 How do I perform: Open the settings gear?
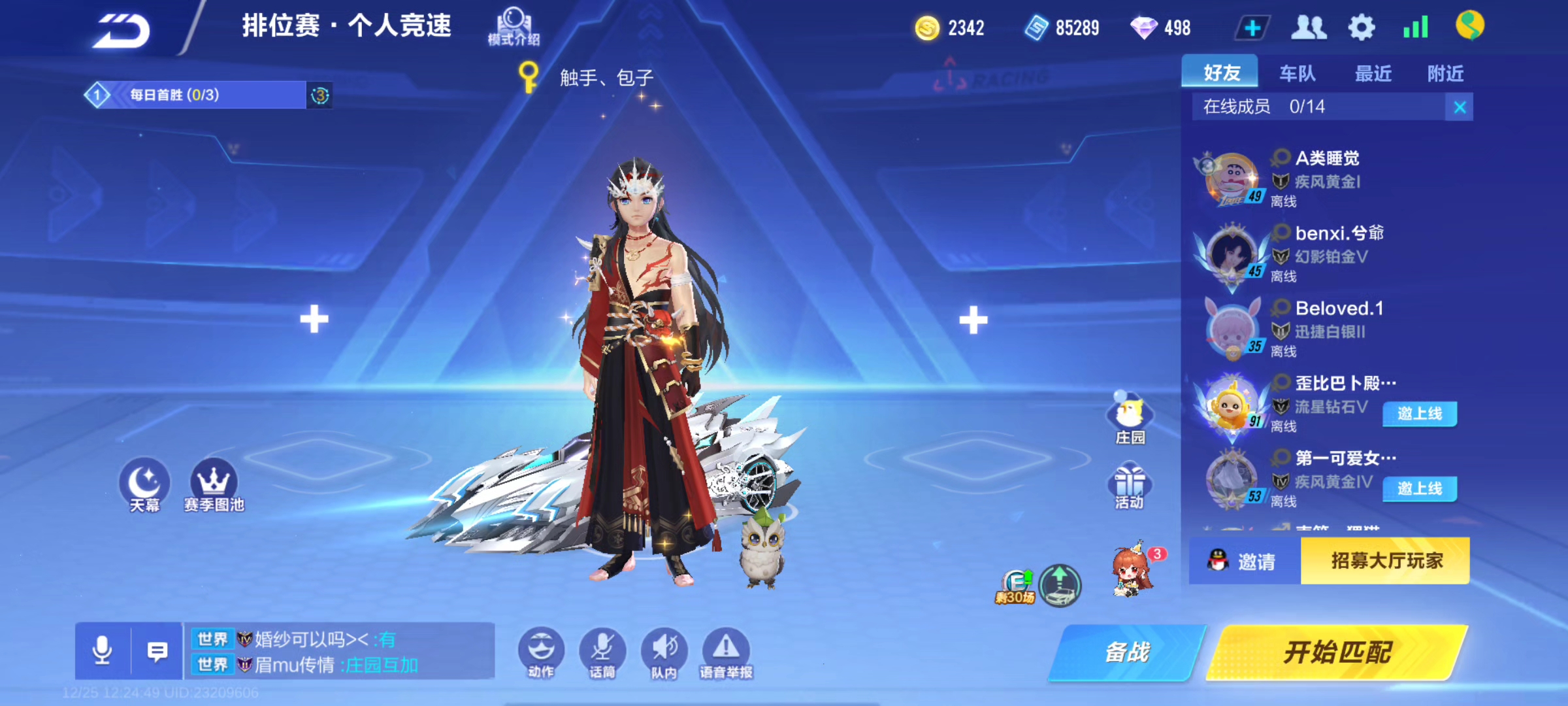(x=1360, y=26)
